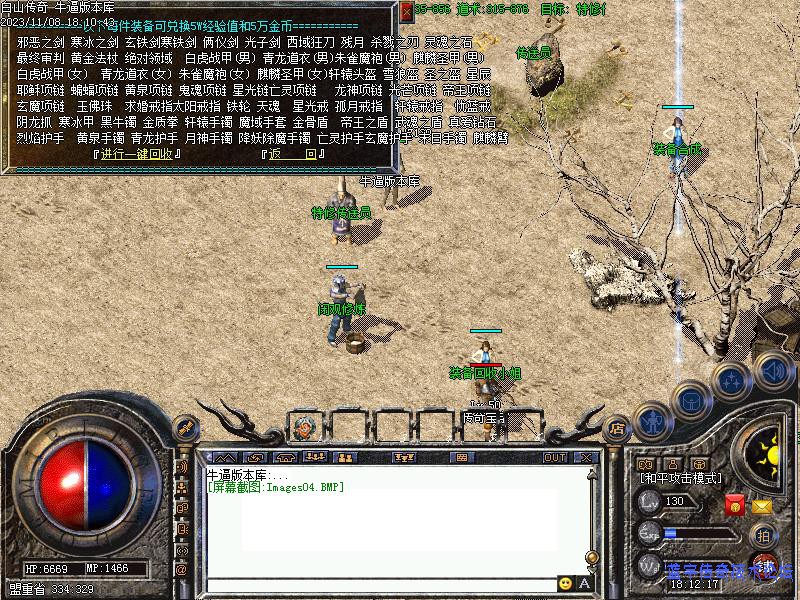Screen dimensions: 800x600
Task: Click the A font button in chat
Action: coord(584,583)
